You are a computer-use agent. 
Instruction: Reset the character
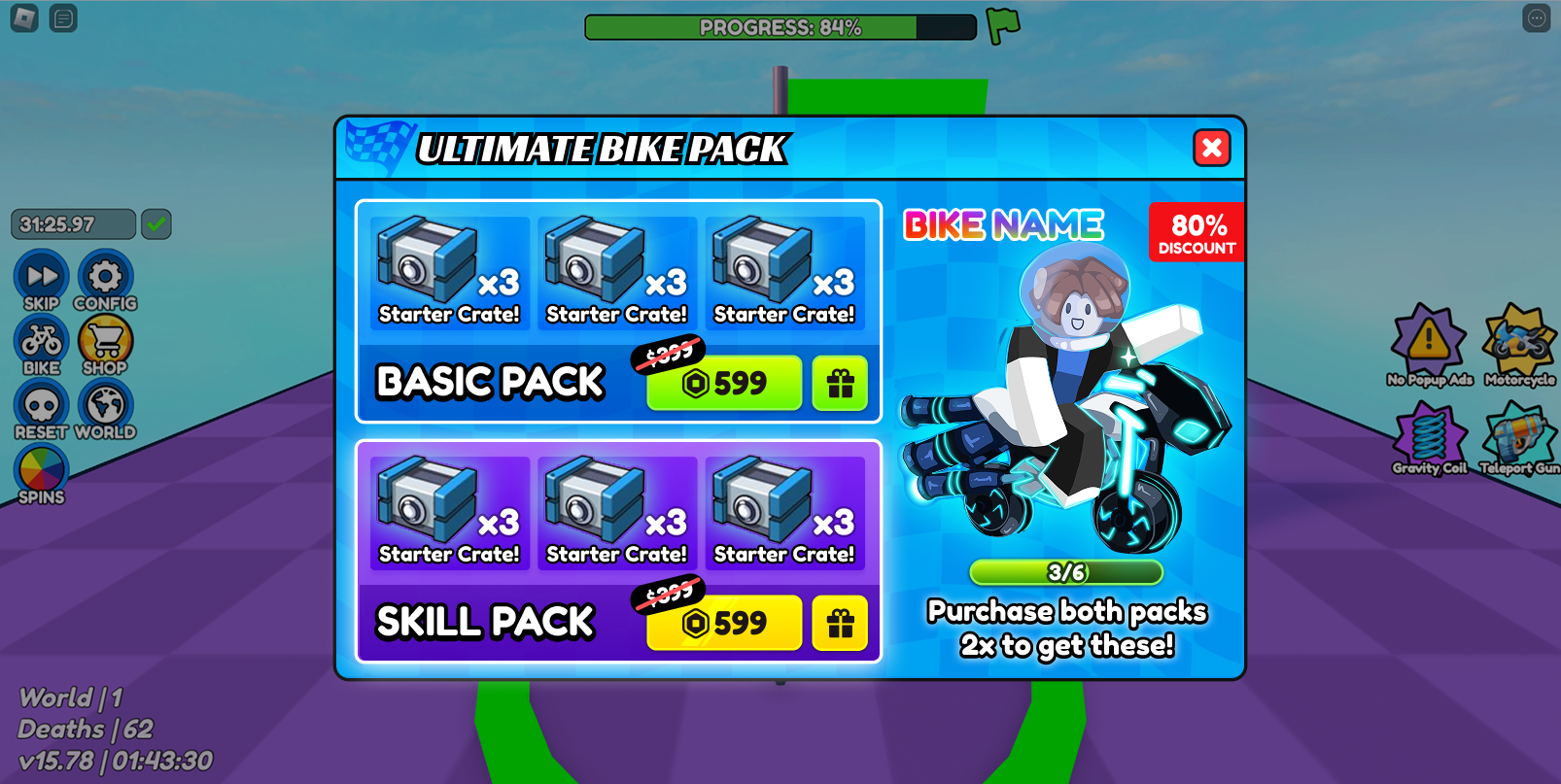[x=41, y=408]
